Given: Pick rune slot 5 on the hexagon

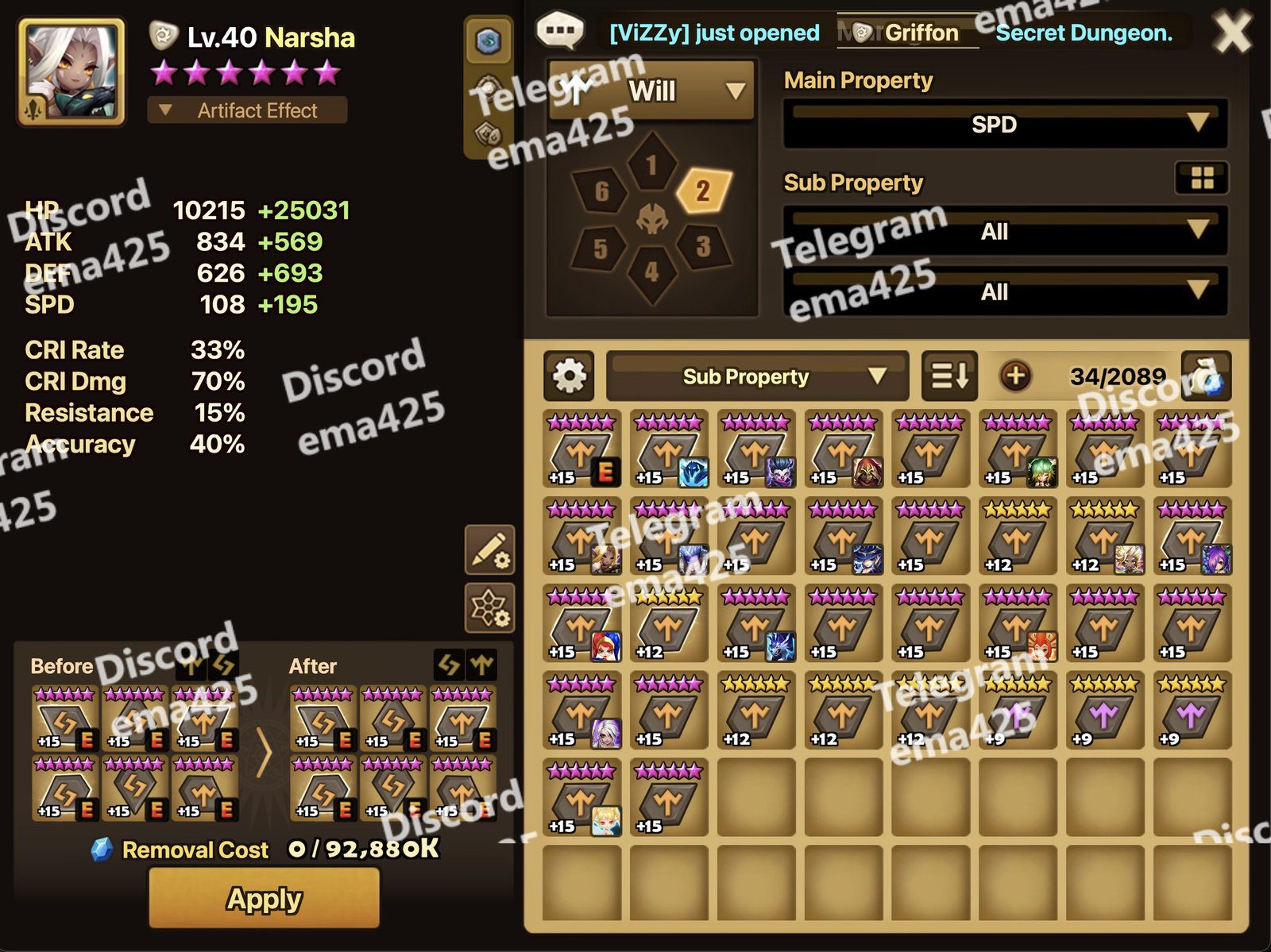Looking at the screenshot, I should click(x=601, y=249).
